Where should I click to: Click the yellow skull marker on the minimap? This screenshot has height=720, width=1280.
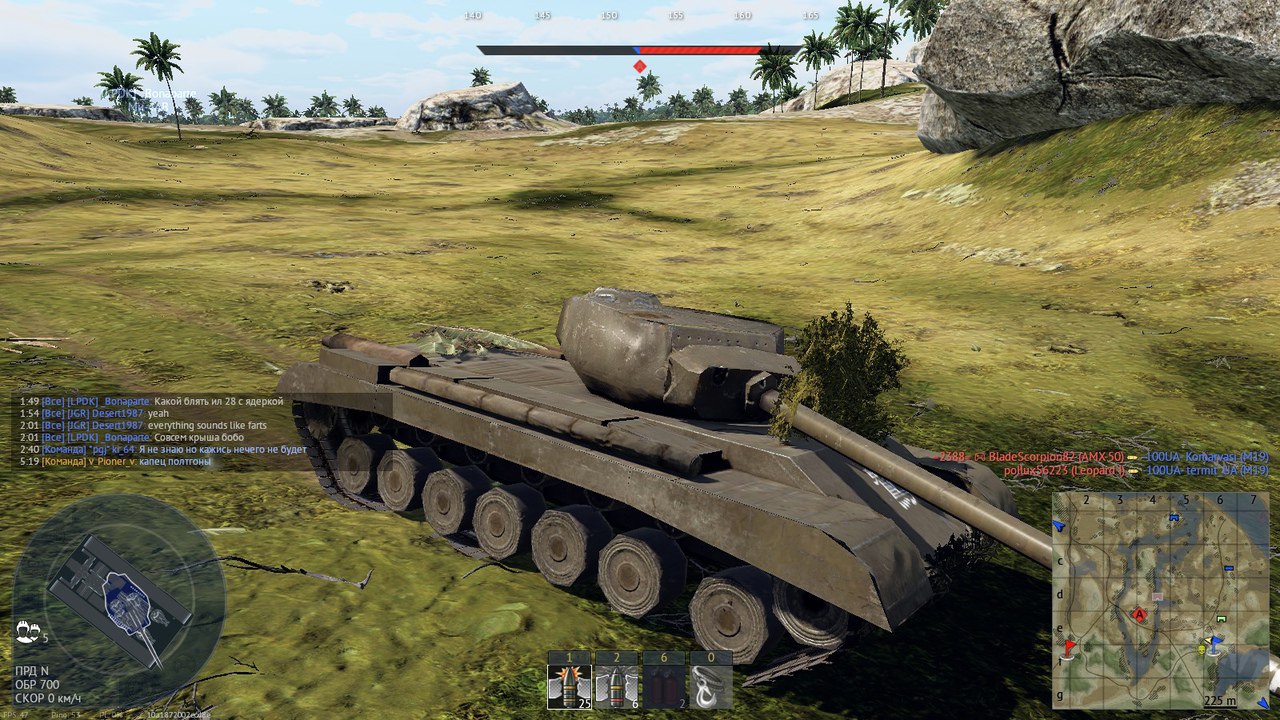(x=1201, y=650)
